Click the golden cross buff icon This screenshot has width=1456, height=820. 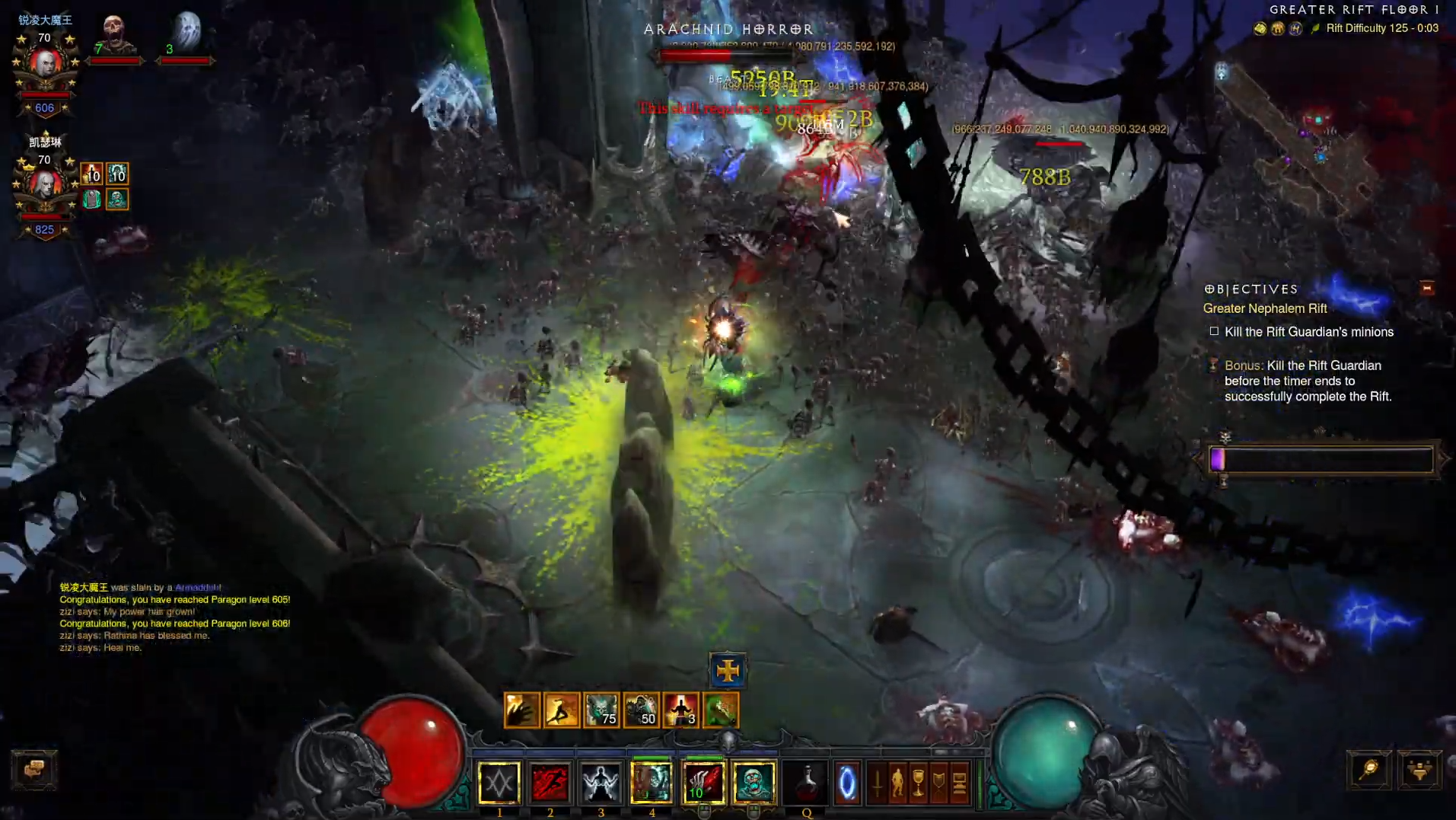click(728, 670)
